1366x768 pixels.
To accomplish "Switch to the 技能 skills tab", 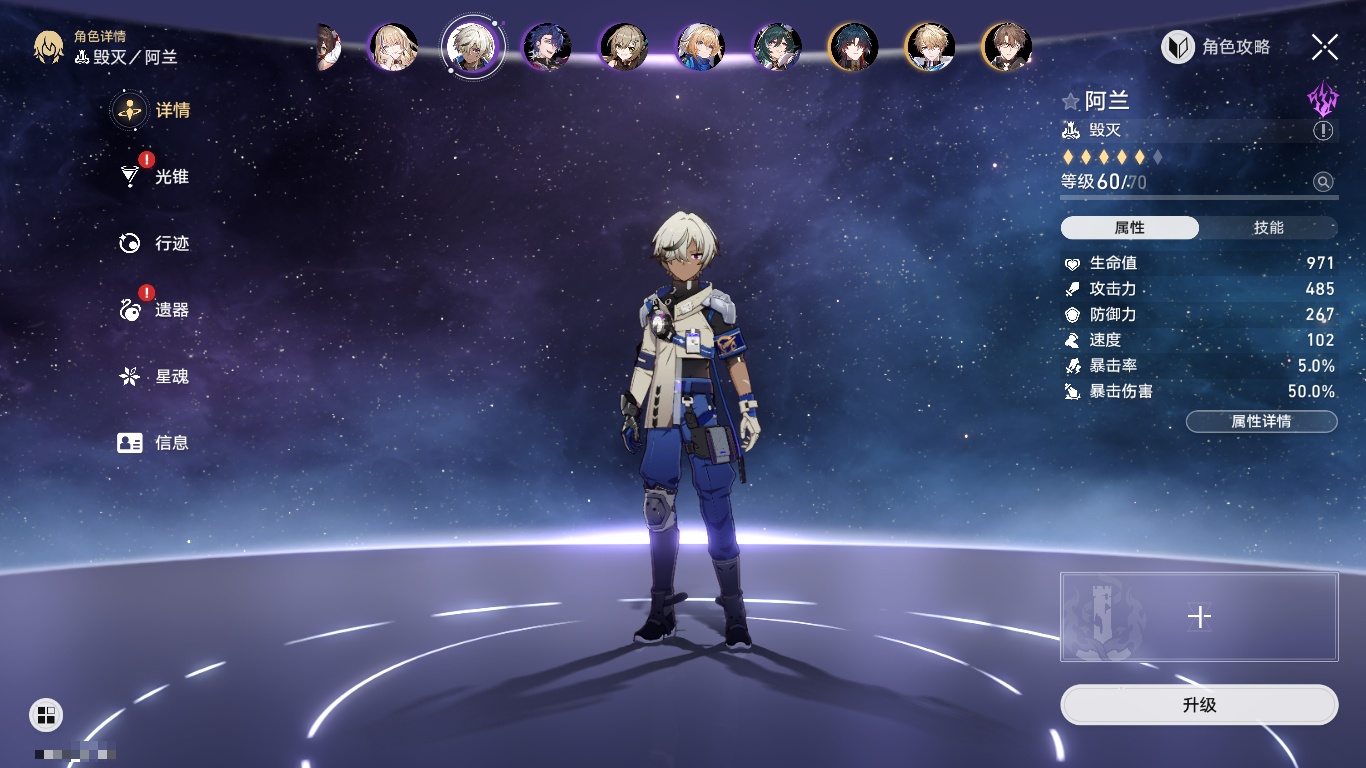I will [x=1268, y=228].
